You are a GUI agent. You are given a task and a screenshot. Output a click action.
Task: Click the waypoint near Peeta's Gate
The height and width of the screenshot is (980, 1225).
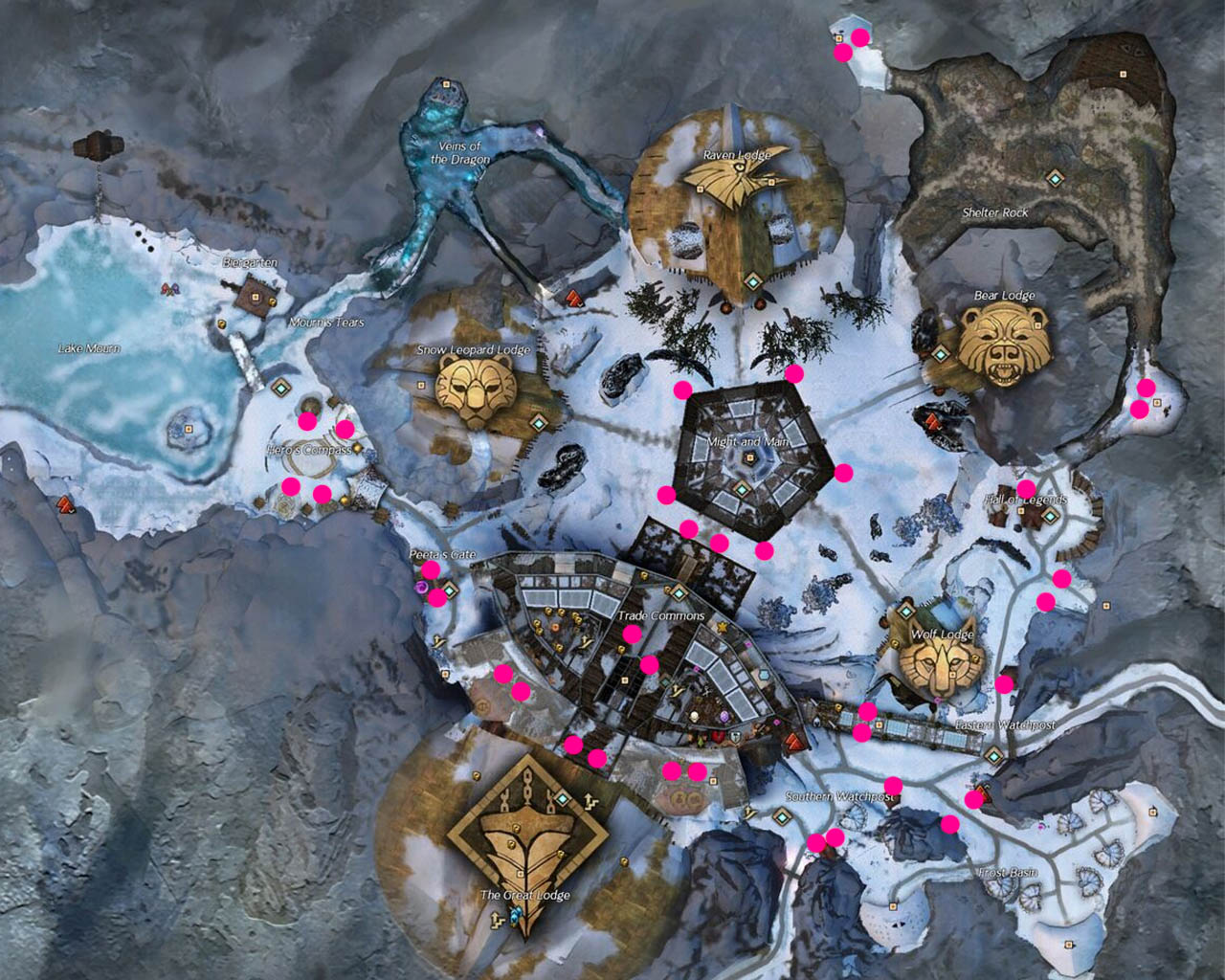coord(450,590)
